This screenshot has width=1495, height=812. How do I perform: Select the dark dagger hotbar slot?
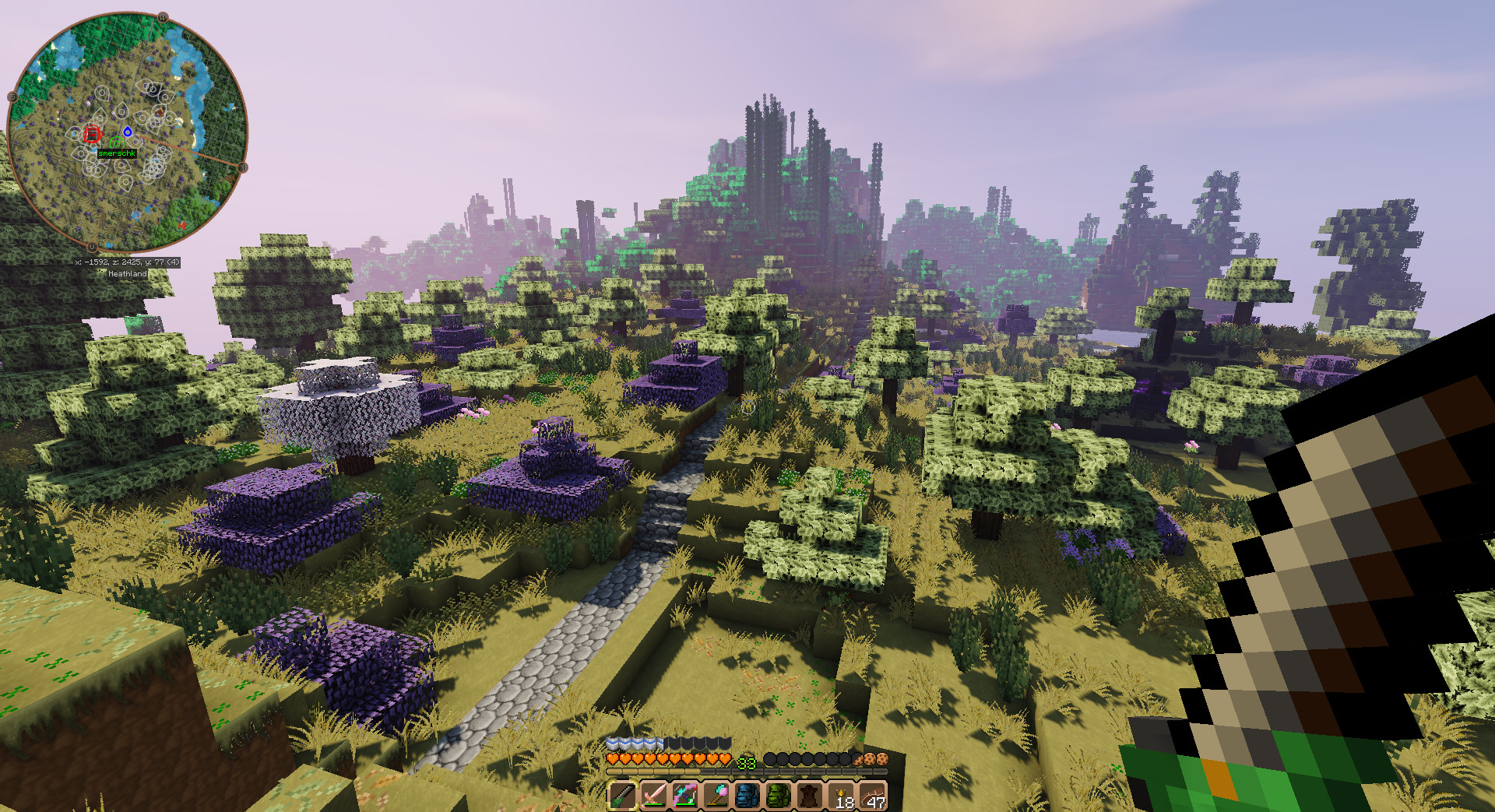[x=622, y=796]
